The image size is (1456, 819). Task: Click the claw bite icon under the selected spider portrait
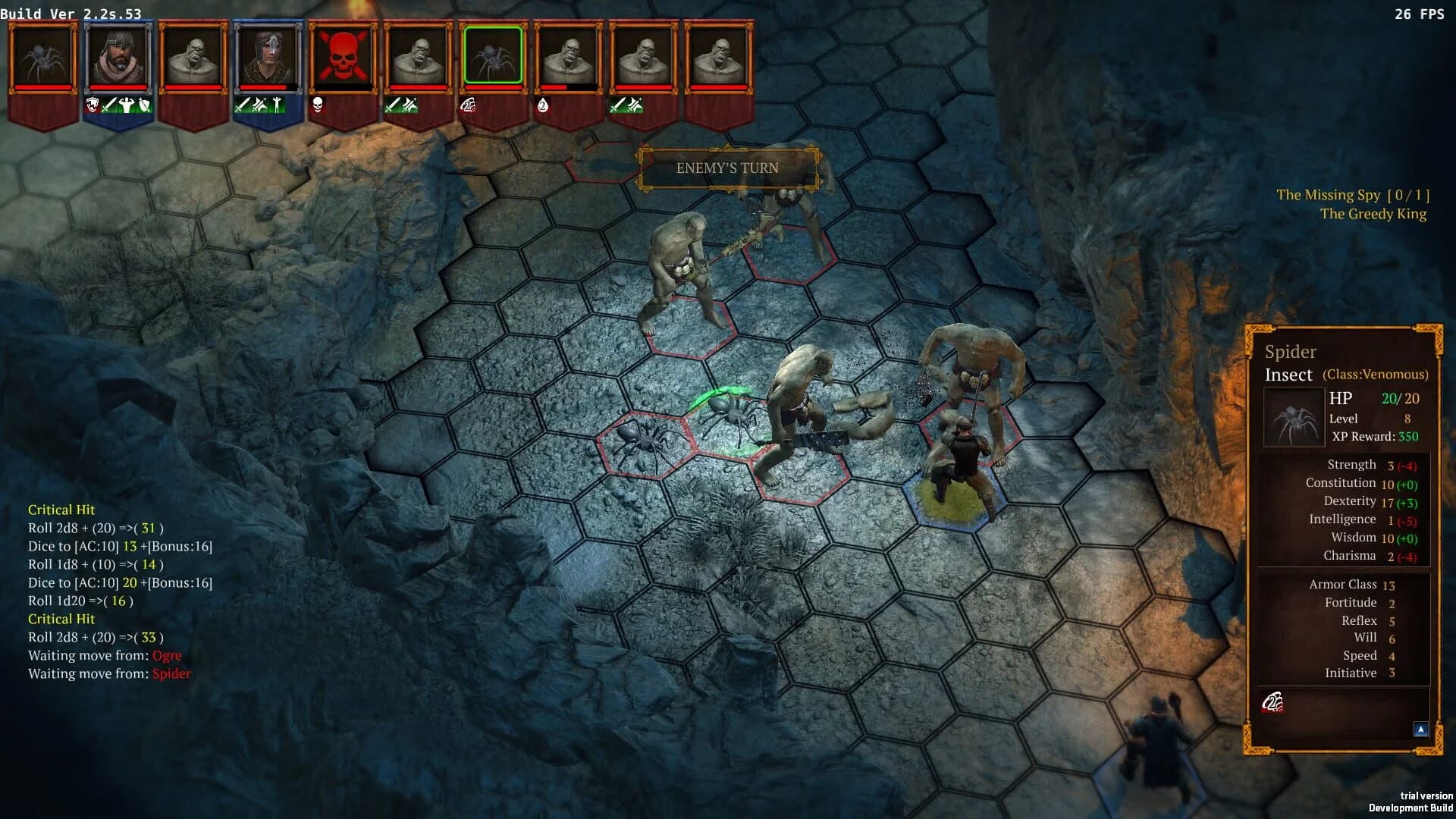click(x=470, y=105)
